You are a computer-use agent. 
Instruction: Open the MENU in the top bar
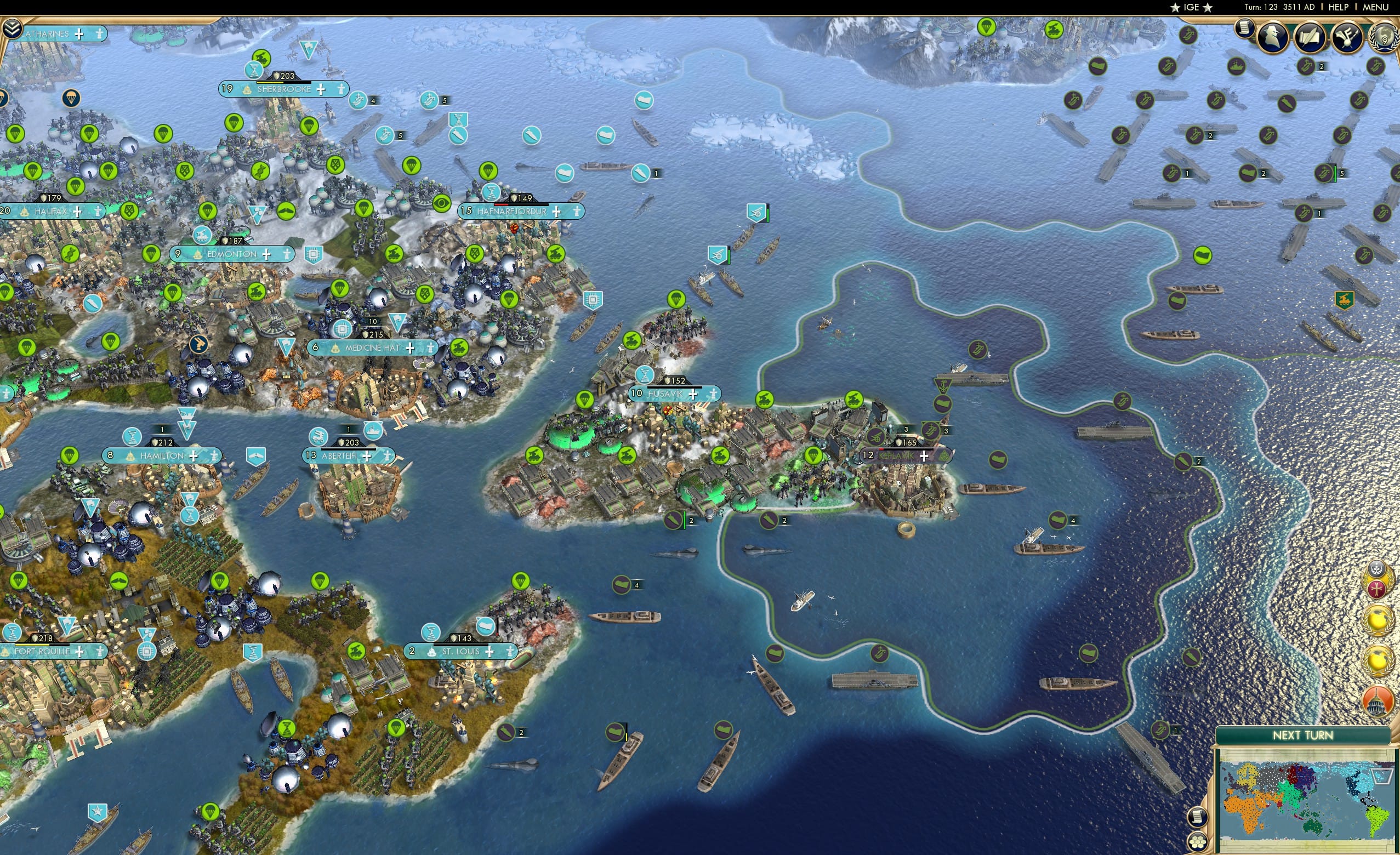[x=1375, y=7]
